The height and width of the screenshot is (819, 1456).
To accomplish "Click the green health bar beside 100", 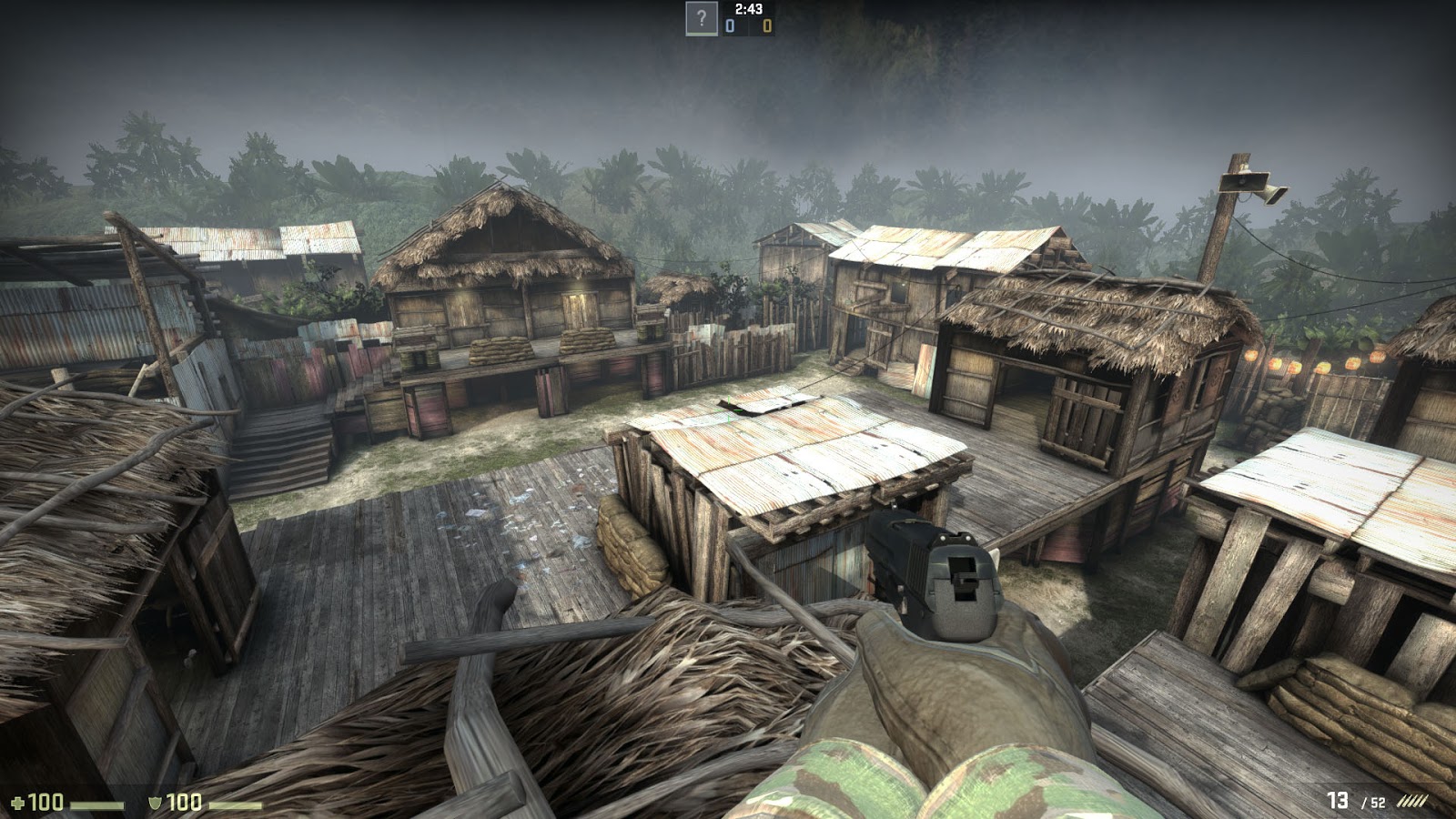I will coord(97,804).
